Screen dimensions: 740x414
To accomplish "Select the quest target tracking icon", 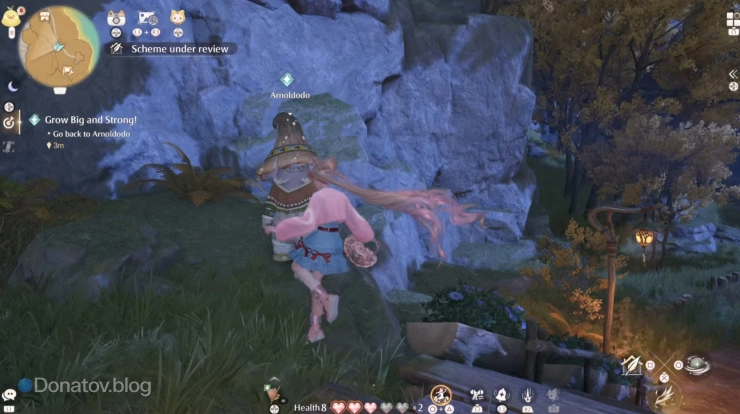I will (10, 122).
